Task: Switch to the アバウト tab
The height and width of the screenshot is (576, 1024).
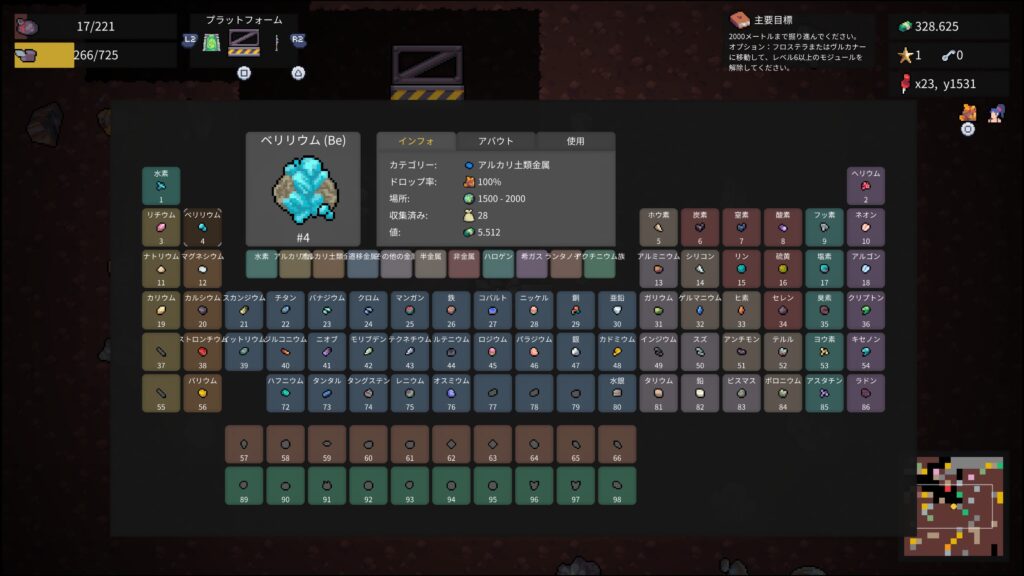Action: [496, 141]
